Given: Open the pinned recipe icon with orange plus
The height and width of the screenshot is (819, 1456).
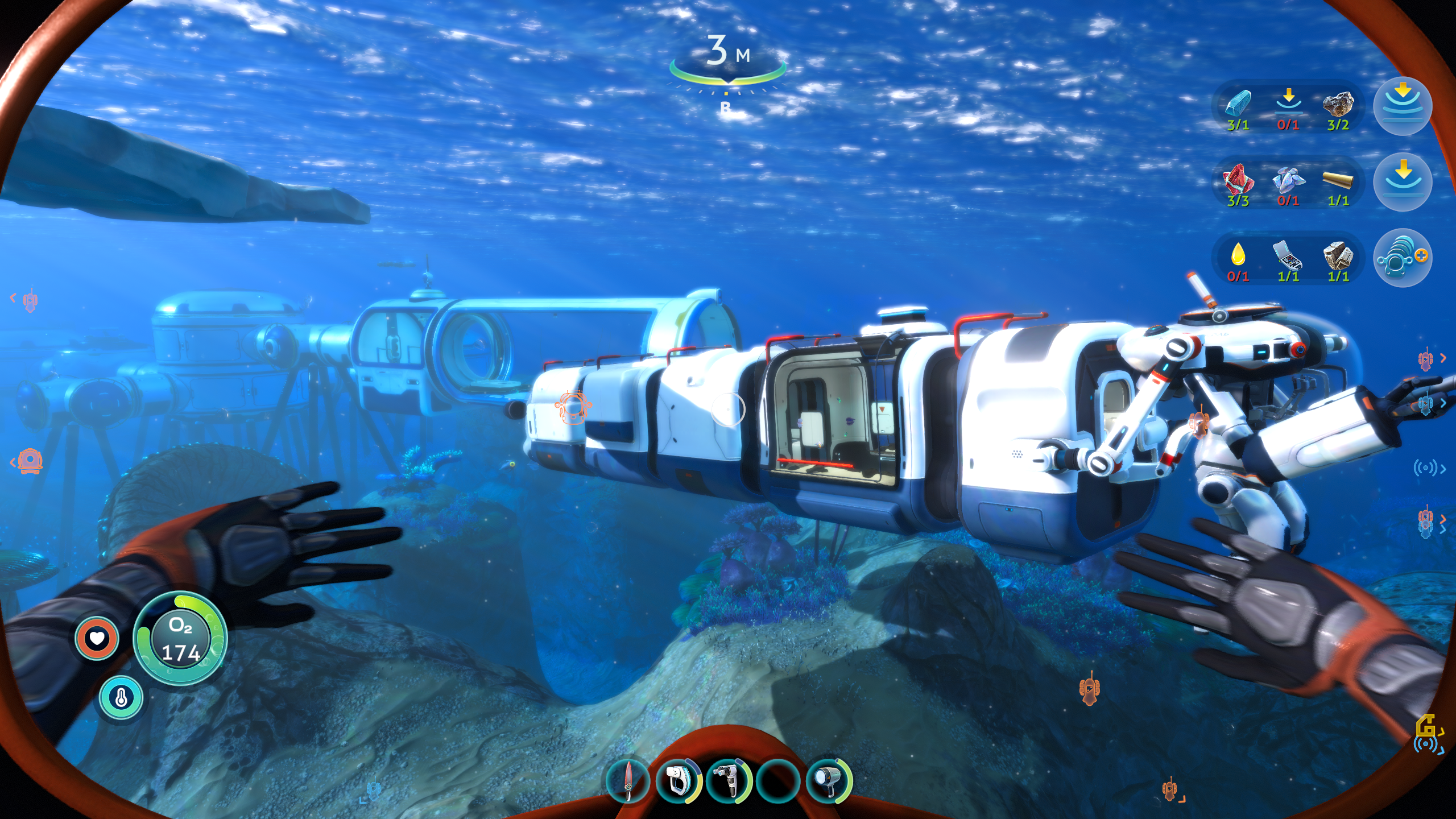Looking at the screenshot, I should point(1403,258).
